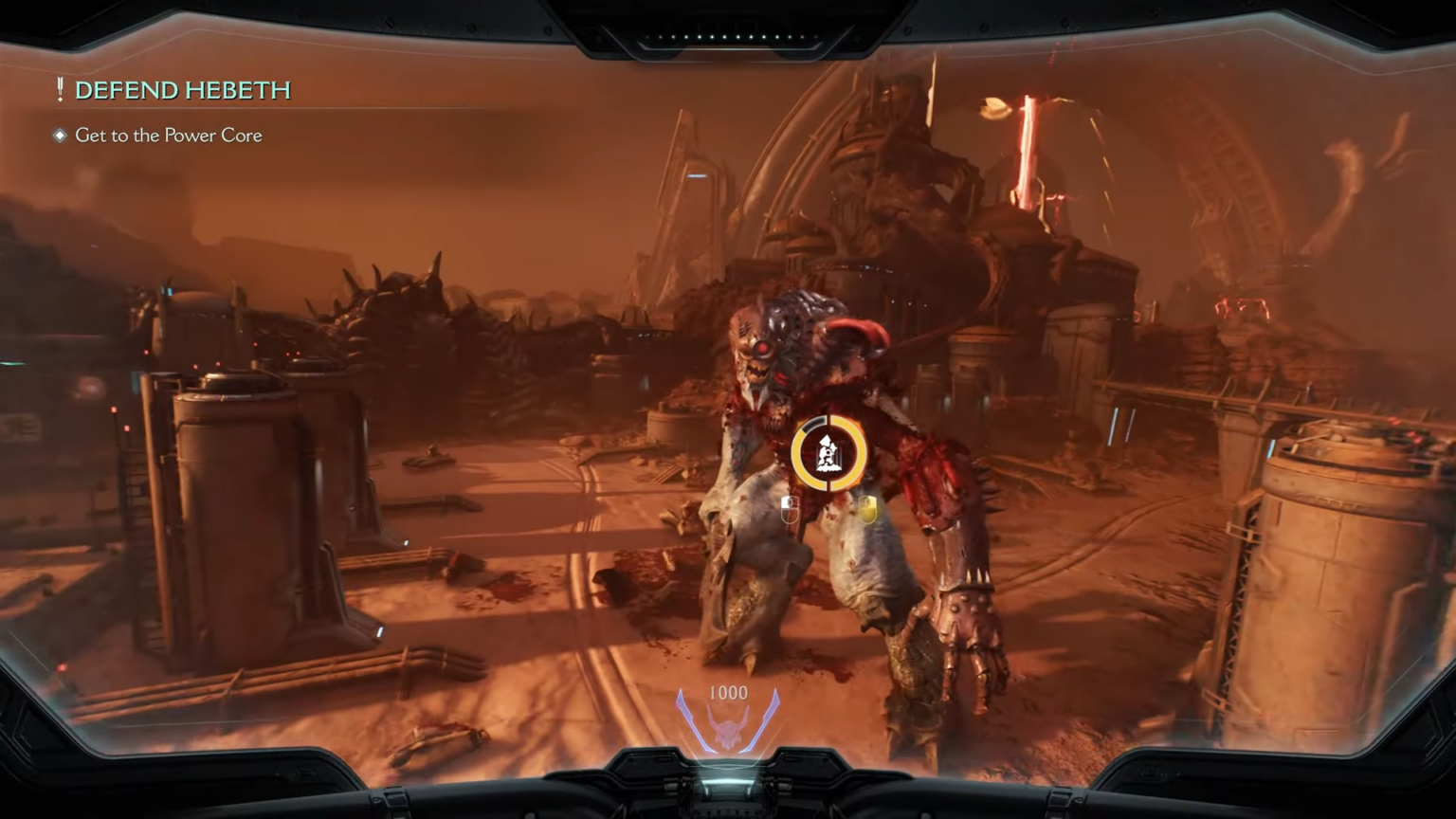Click the left mouse button prompt icon

[789, 512]
